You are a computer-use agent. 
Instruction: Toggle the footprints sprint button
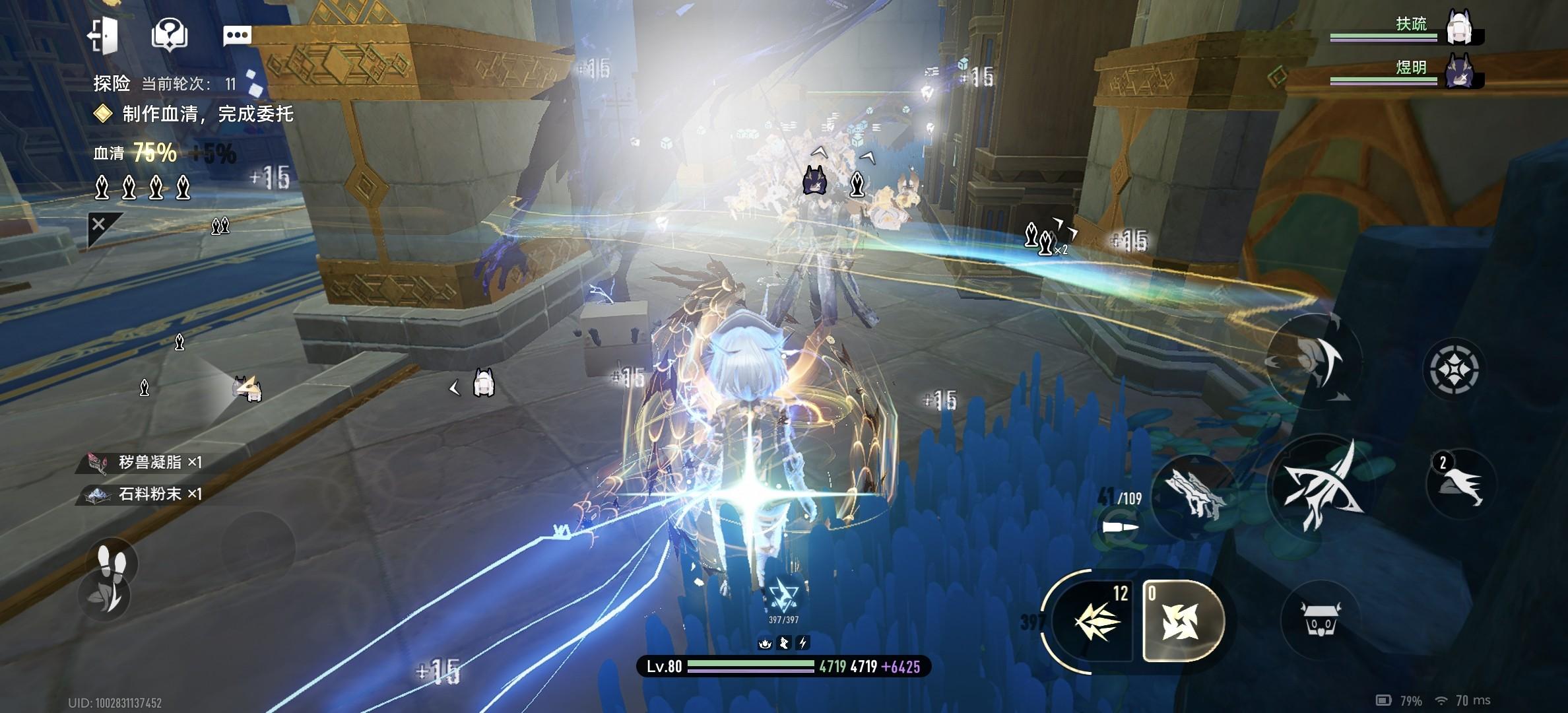click(112, 562)
